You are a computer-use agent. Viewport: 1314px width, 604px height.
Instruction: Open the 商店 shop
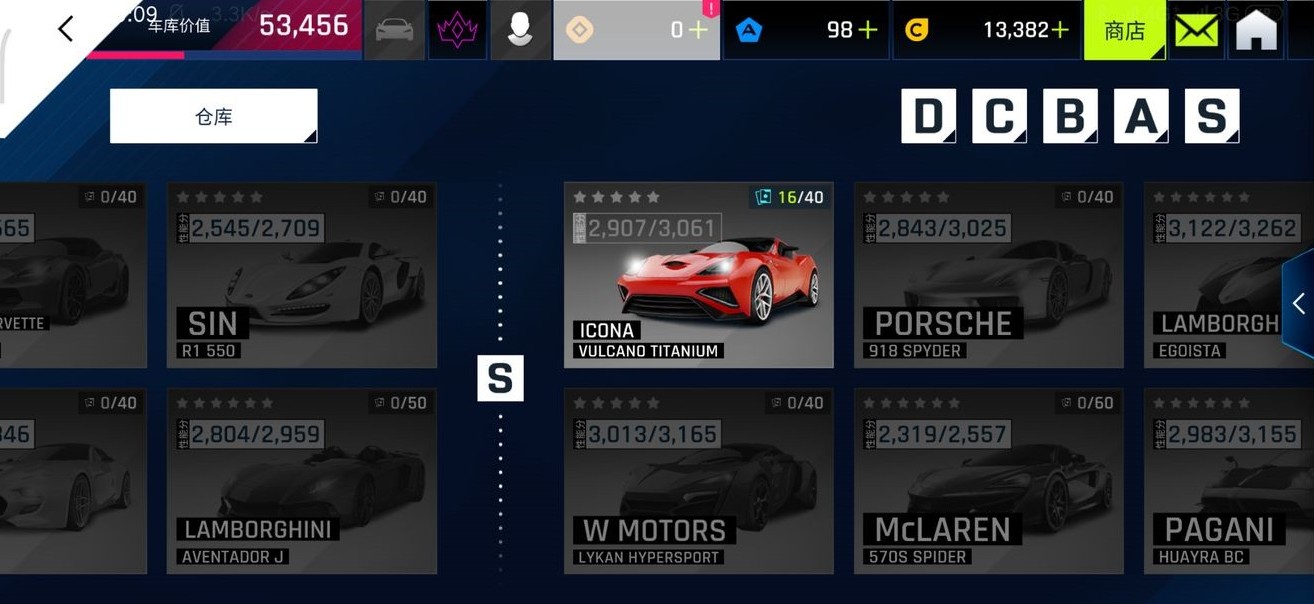pos(1124,30)
